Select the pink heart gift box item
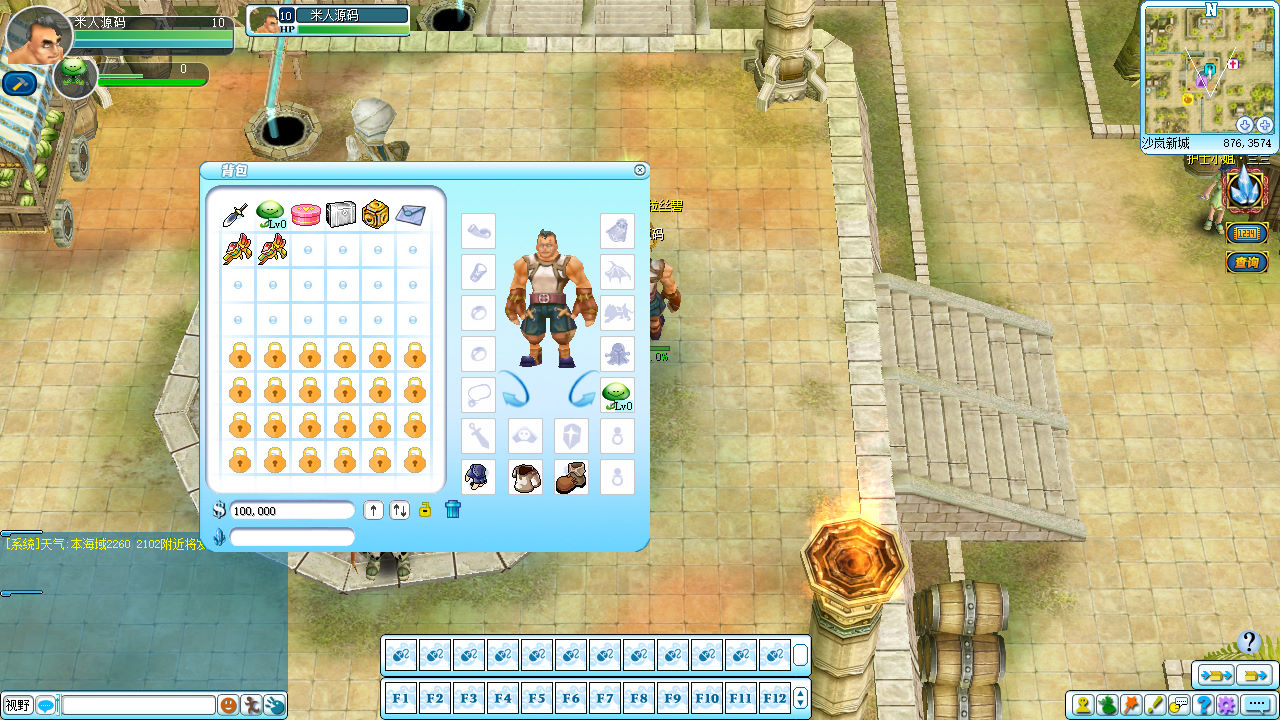This screenshot has width=1280, height=720. pos(305,214)
